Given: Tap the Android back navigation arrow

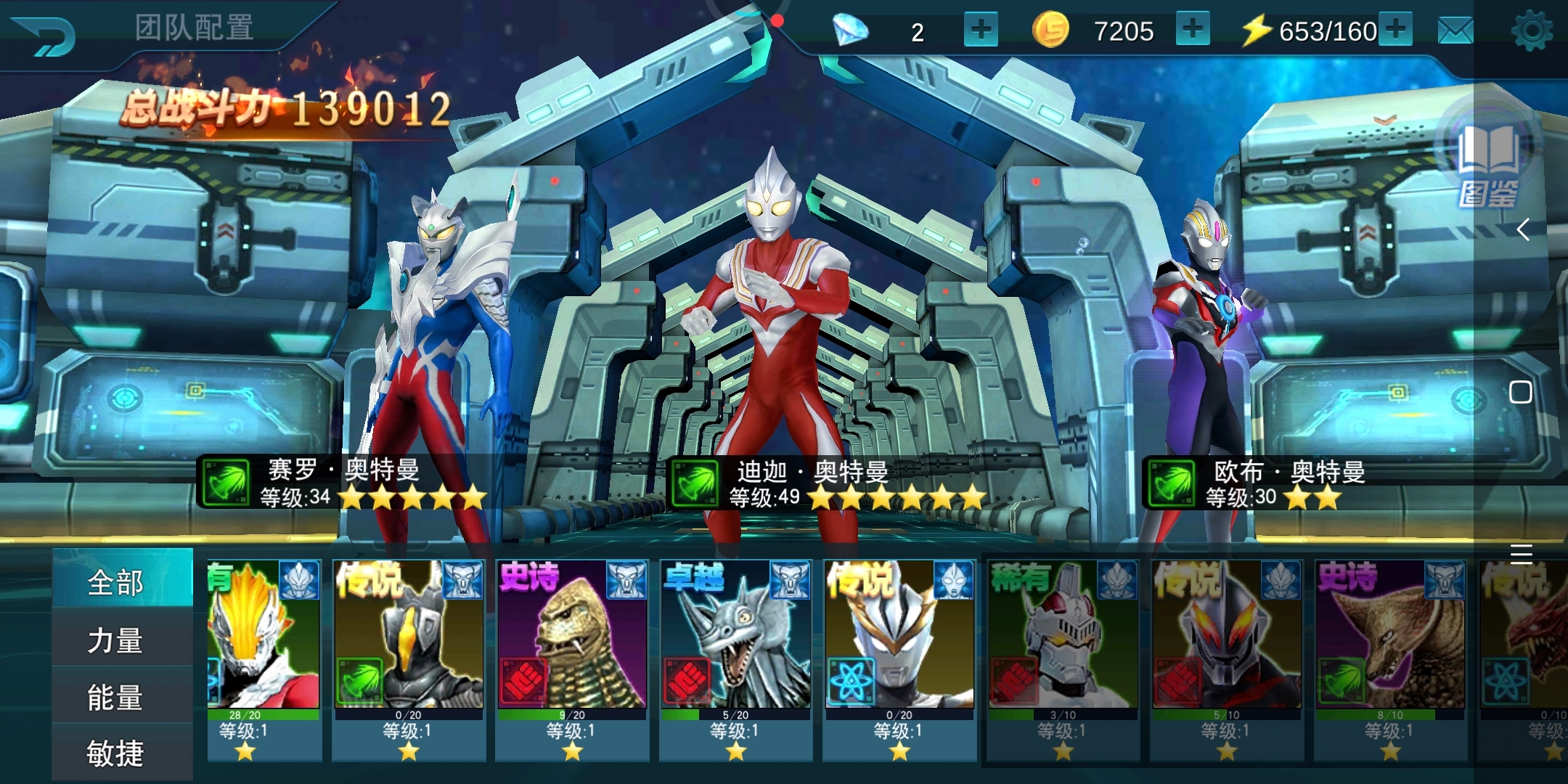Looking at the screenshot, I should click(1522, 230).
